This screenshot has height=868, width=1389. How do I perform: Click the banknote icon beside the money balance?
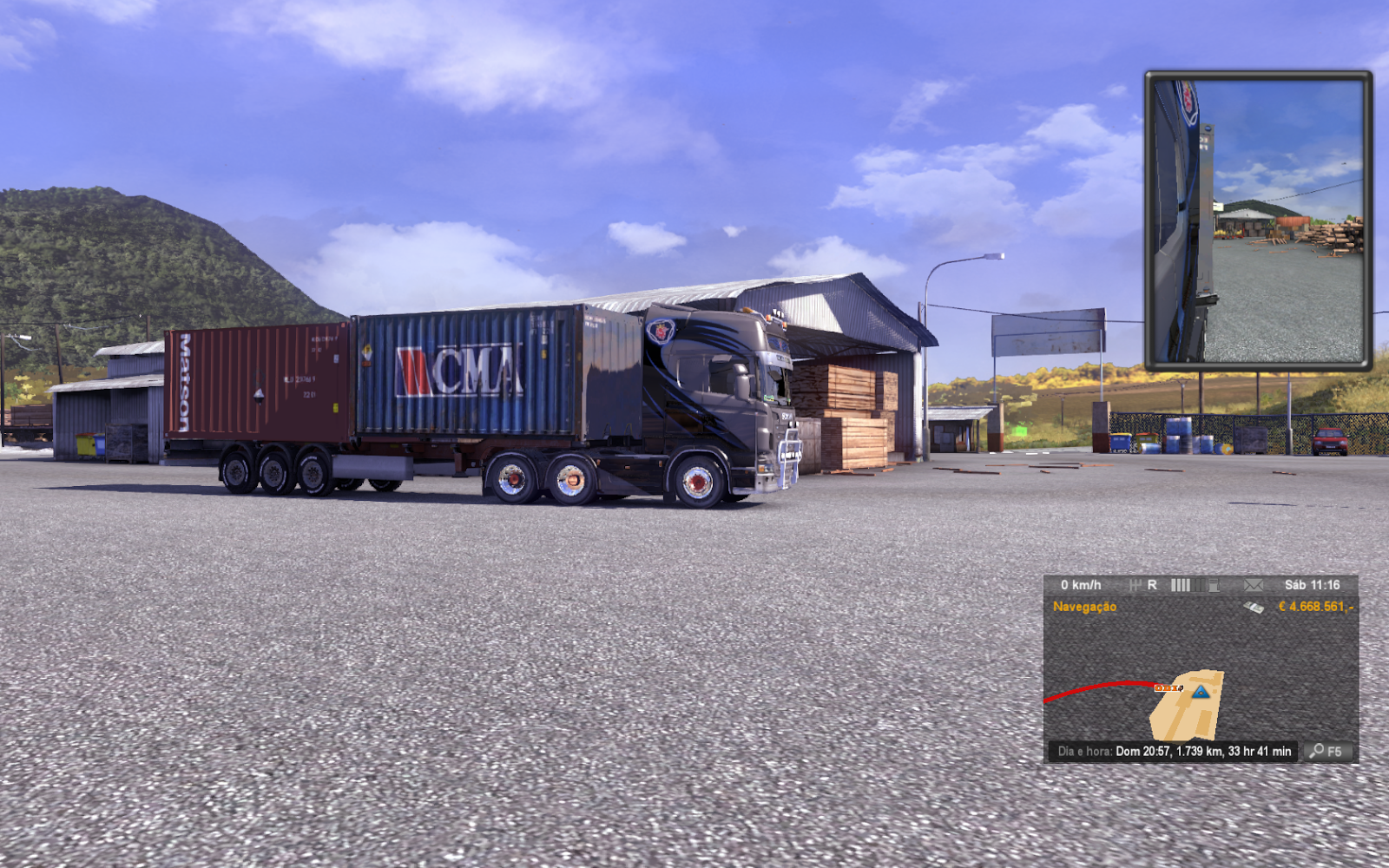(1253, 607)
